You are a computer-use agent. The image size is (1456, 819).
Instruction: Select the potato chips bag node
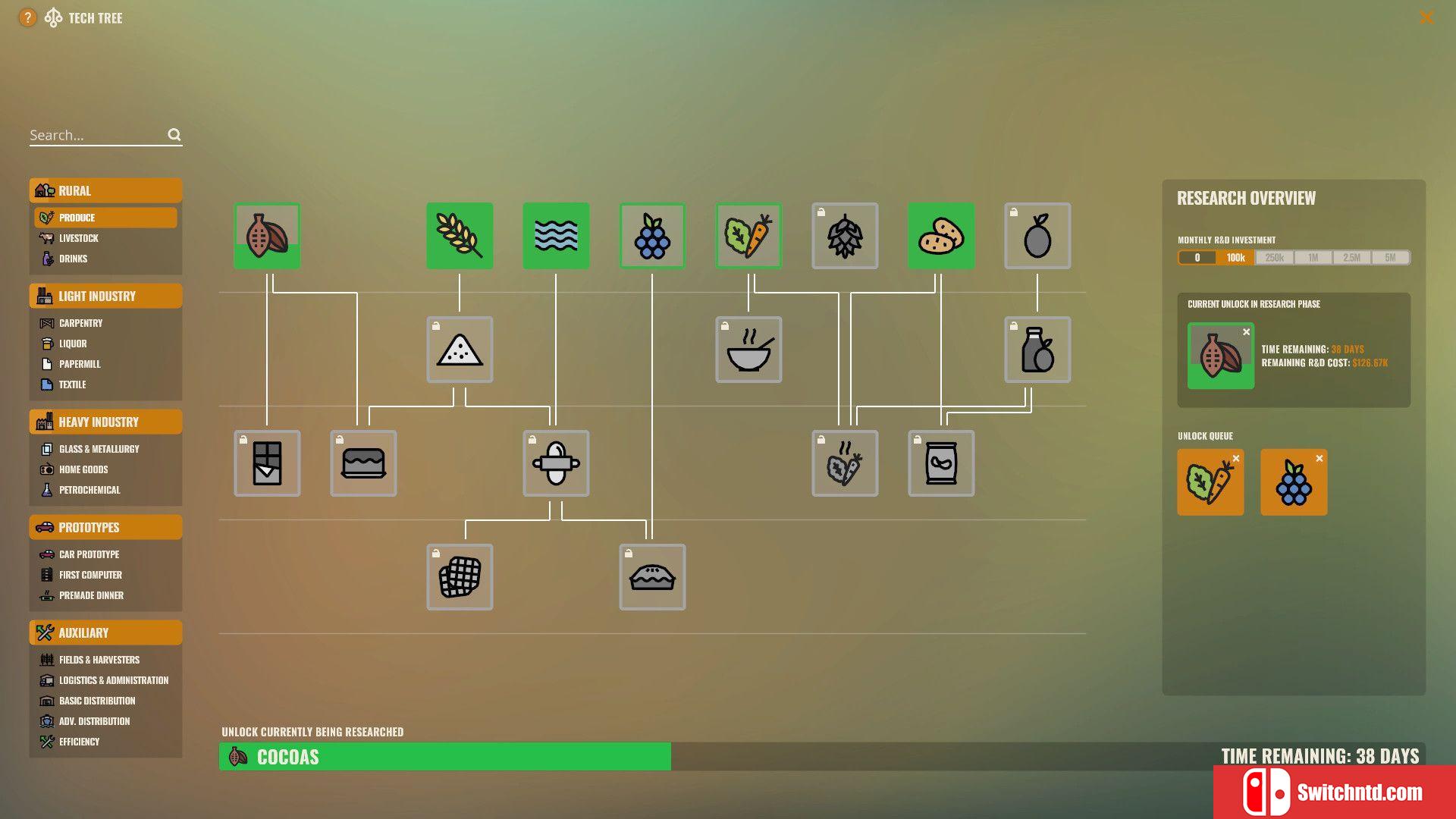pyautogui.click(x=941, y=463)
